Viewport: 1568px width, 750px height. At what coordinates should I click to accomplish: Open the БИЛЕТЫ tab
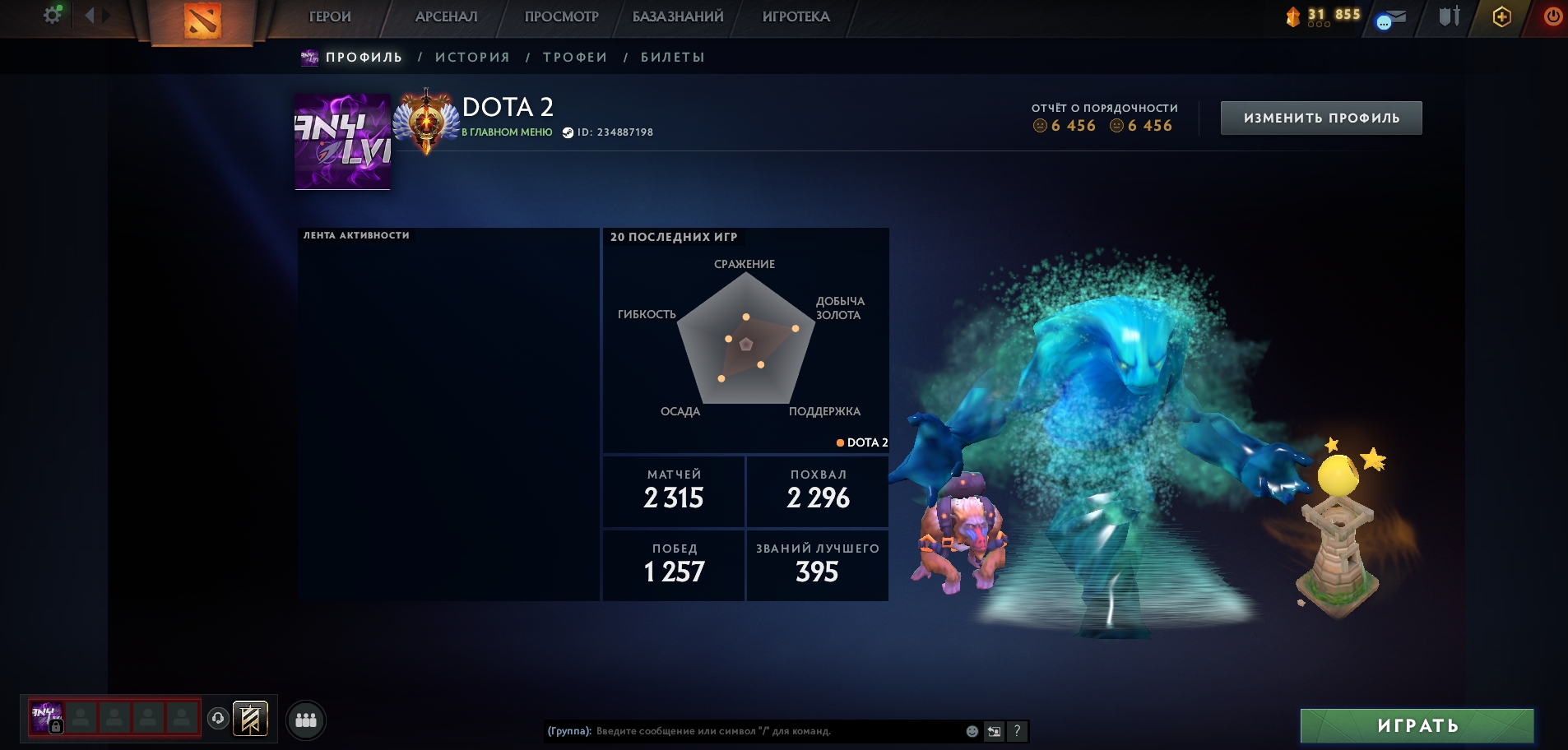click(673, 58)
